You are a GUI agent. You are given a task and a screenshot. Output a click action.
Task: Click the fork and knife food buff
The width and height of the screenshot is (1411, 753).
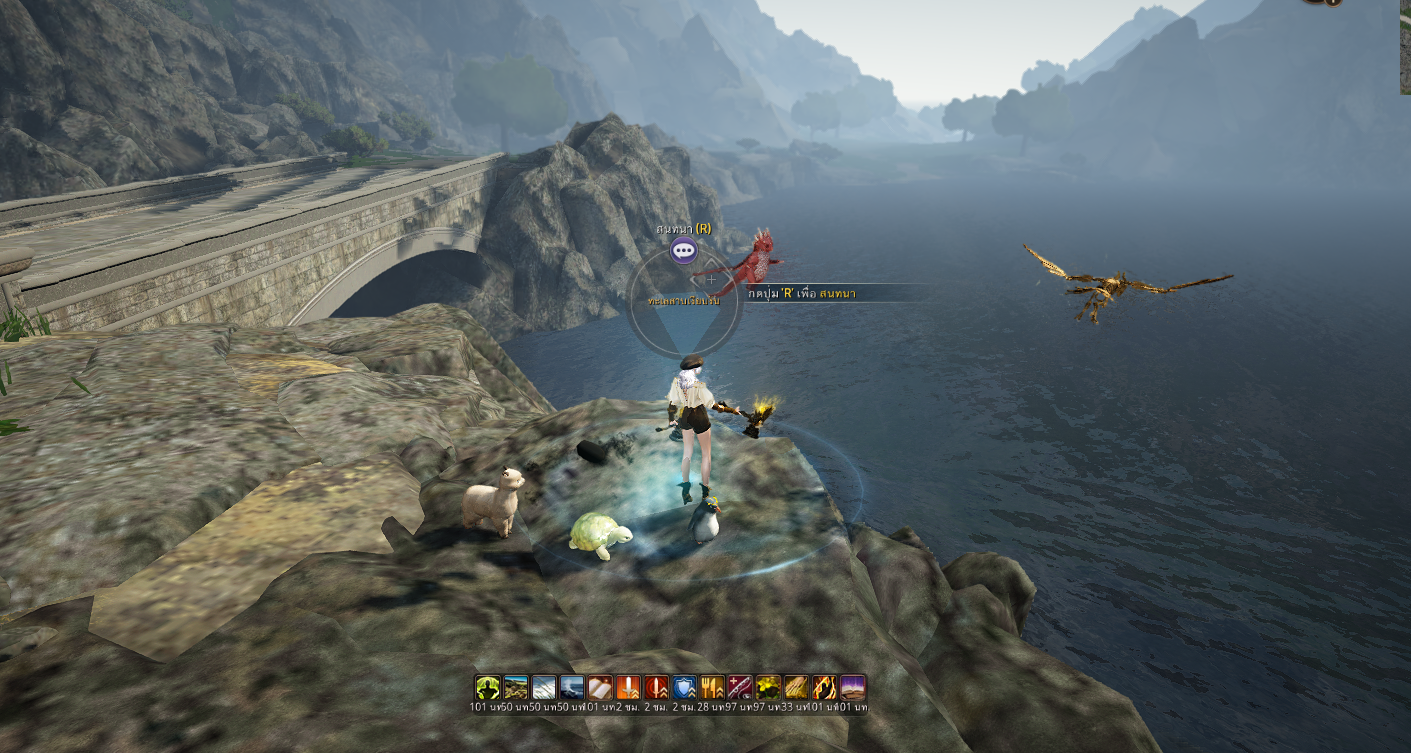click(x=712, y=687)
